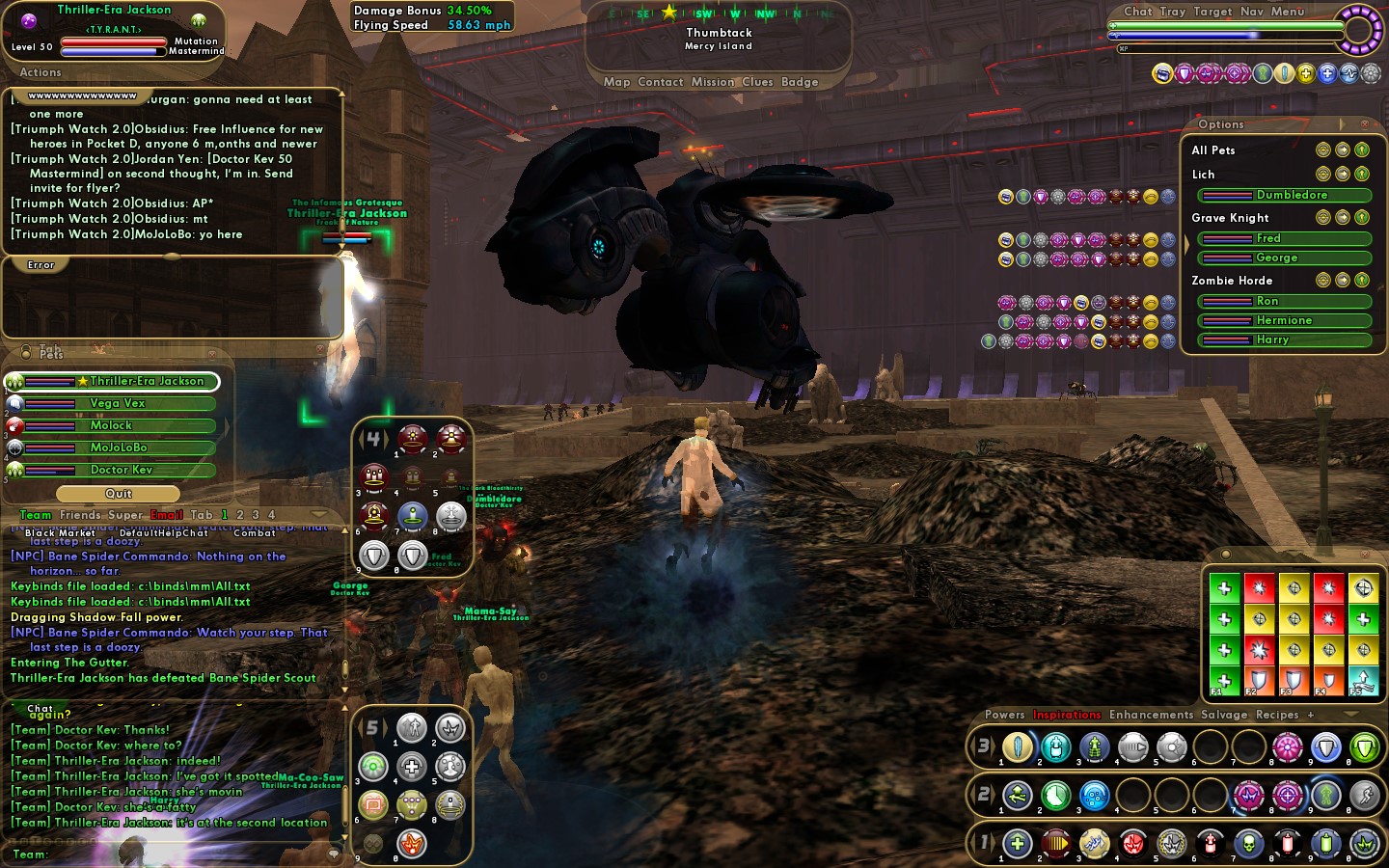Open the Email tab

click(166, 515)
